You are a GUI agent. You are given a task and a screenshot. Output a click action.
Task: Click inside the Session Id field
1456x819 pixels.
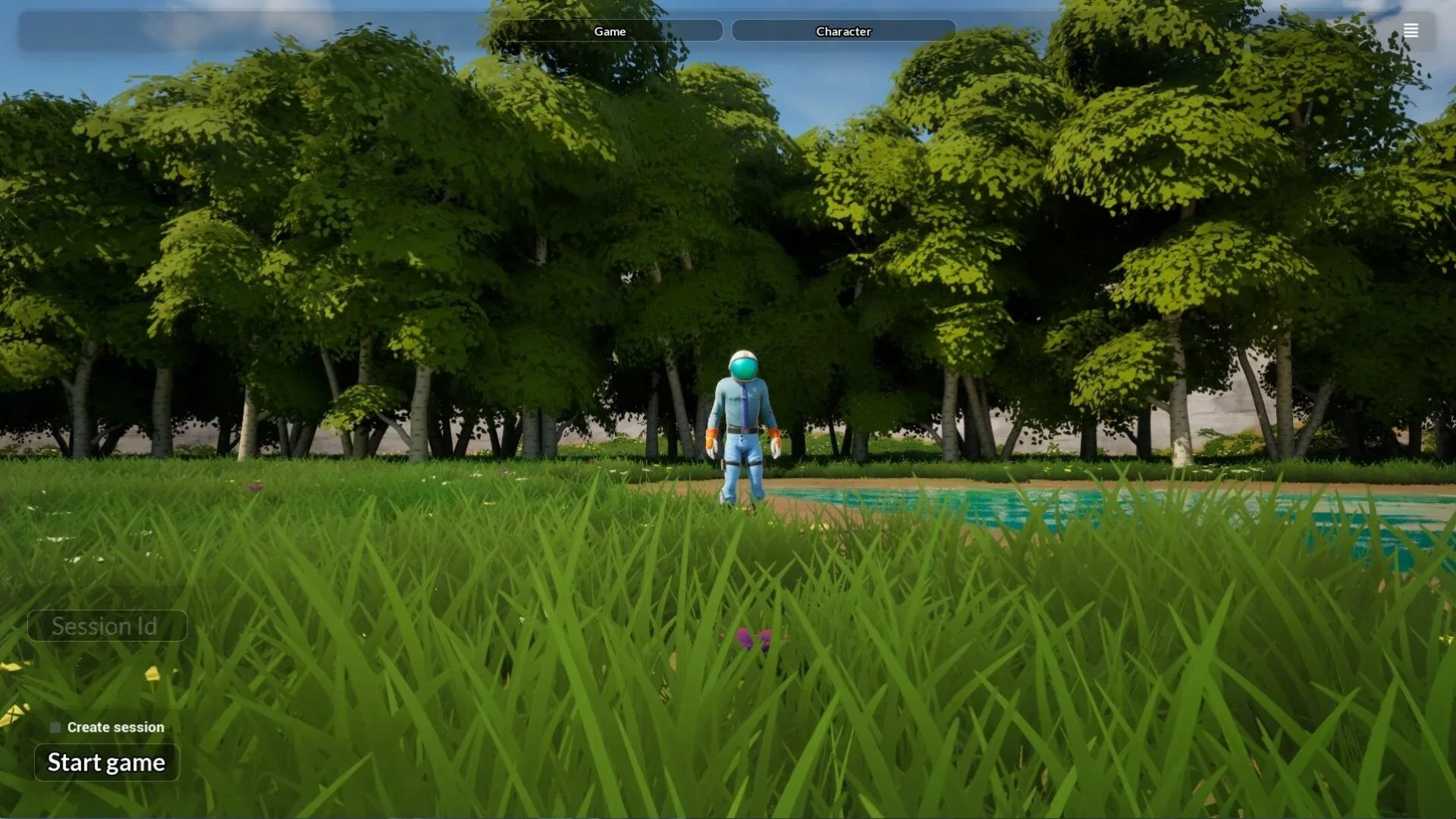106,626
